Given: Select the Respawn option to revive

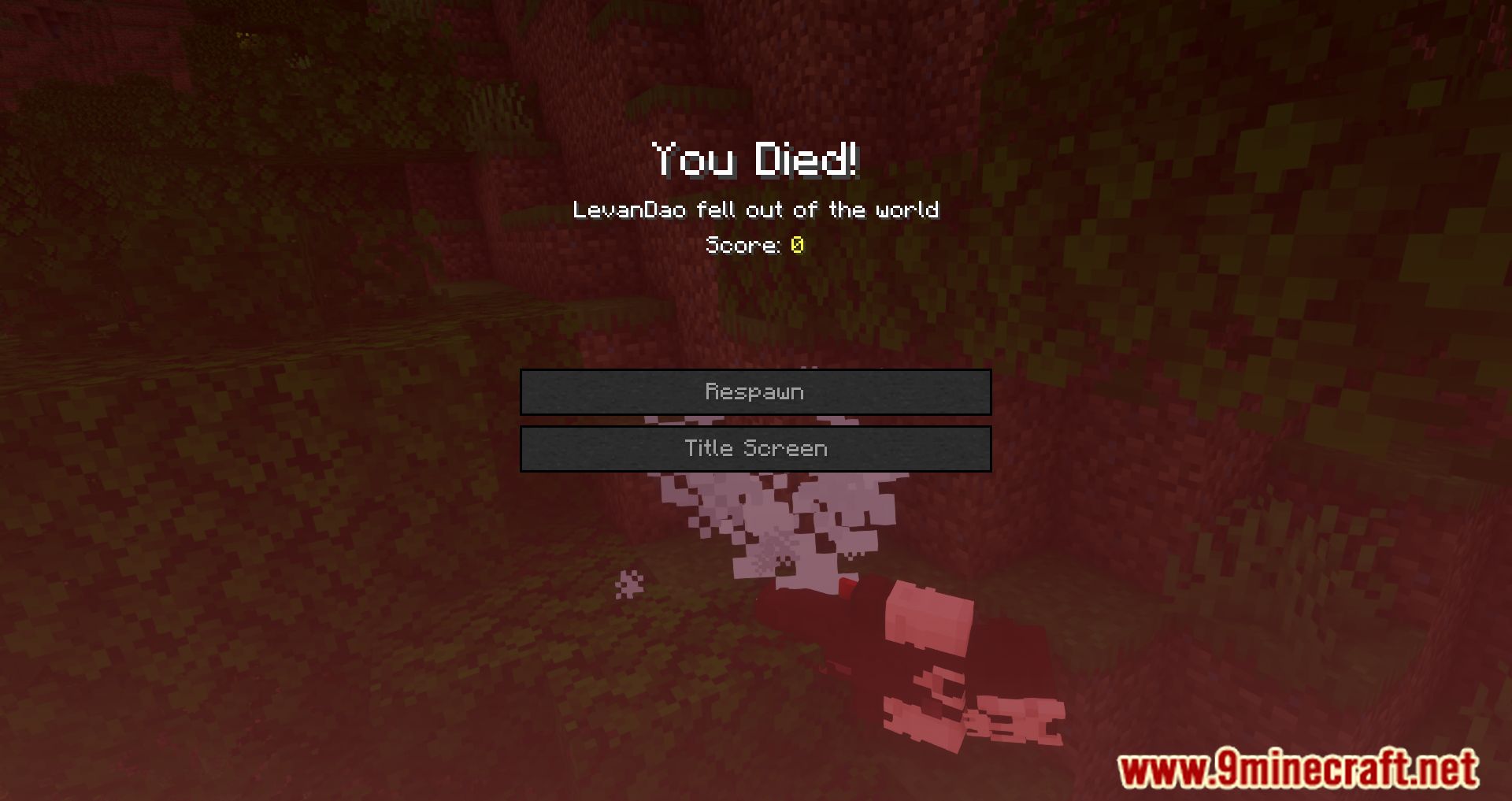Looking at the screenshot, I should click(x=754, y=391).
